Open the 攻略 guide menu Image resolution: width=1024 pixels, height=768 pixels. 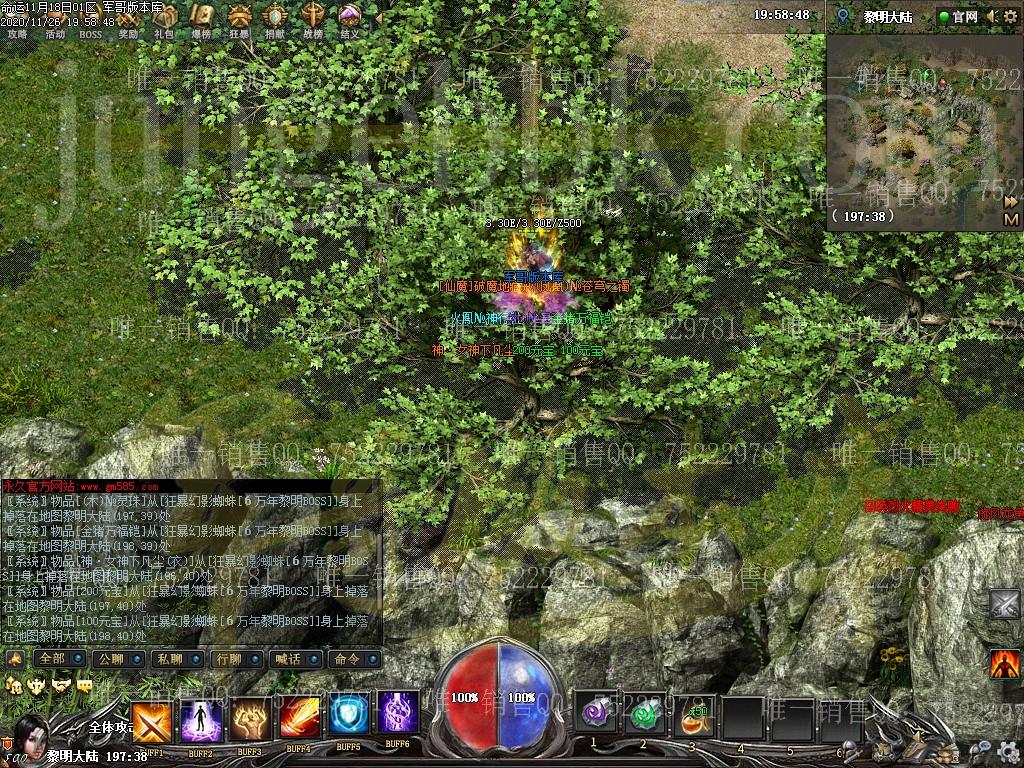click(x=17, y=18)
